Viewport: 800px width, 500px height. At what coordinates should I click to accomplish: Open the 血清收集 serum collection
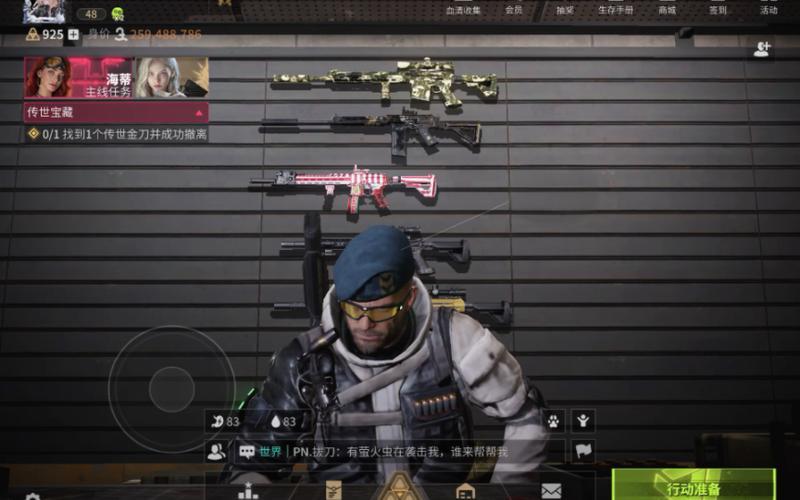pyautogui.click(x=463, y=10)
